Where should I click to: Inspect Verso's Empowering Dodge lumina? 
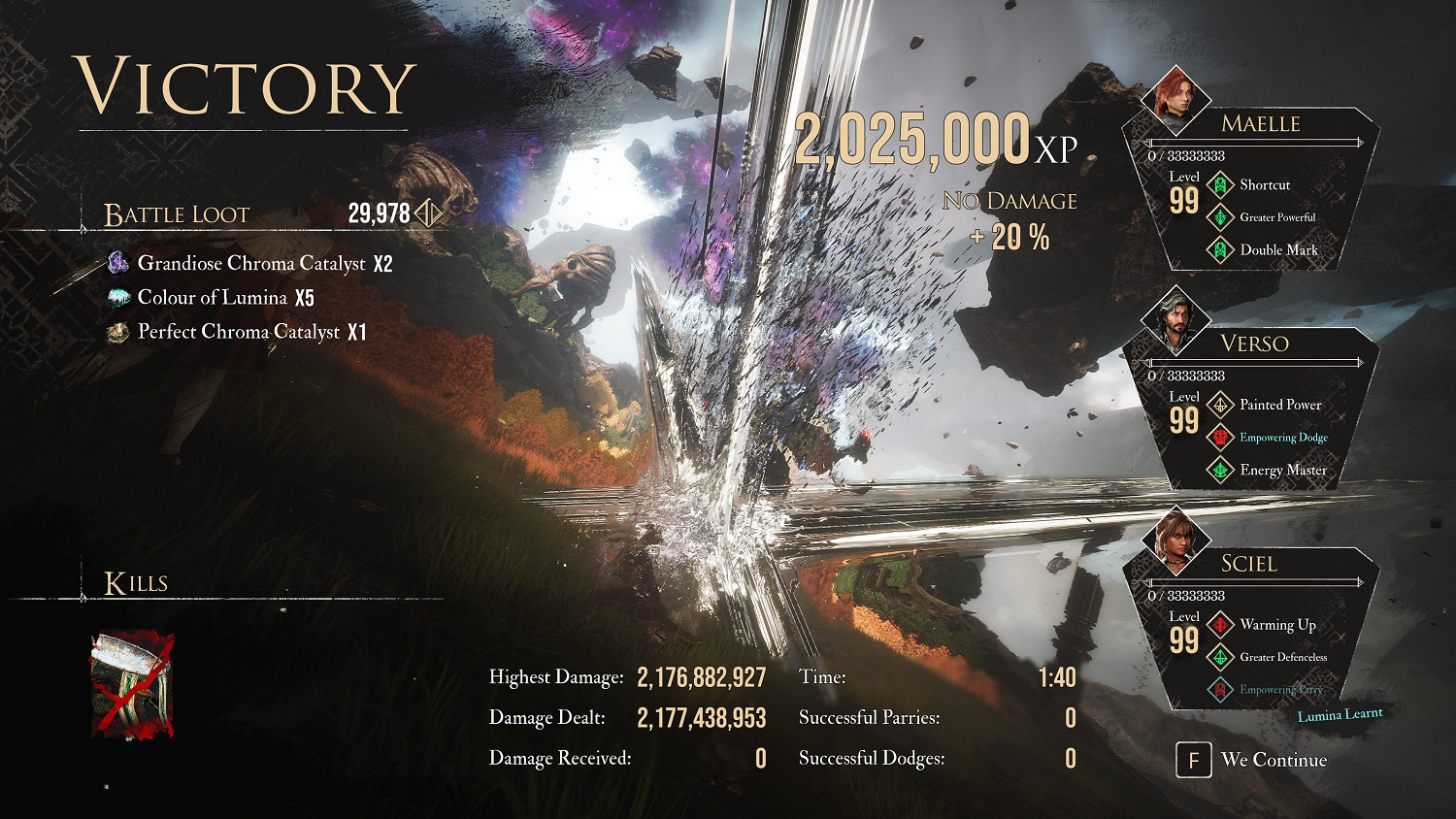point(1282,438)
